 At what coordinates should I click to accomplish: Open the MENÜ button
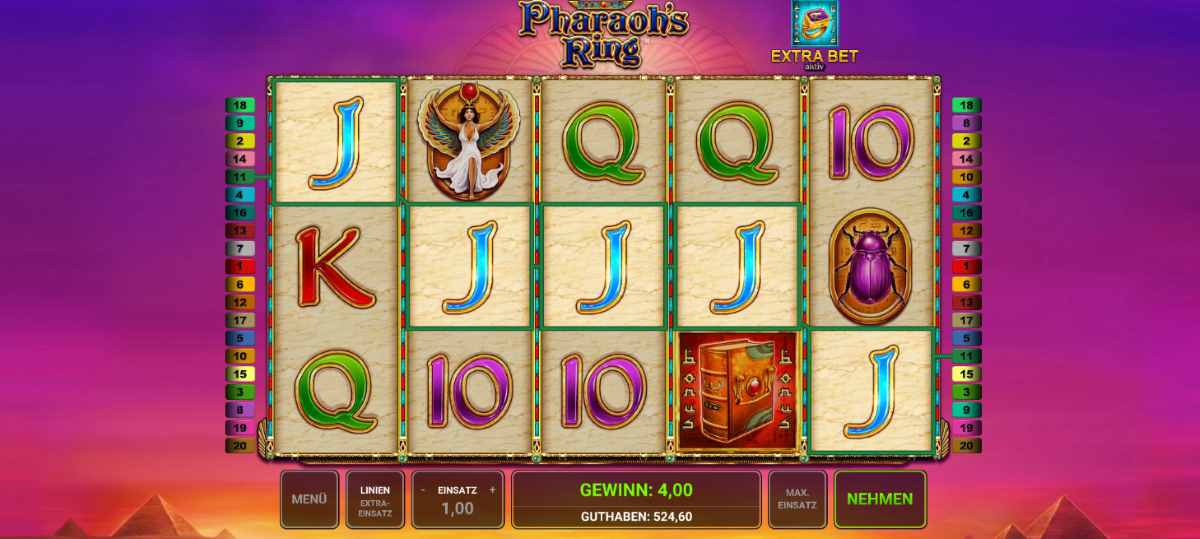pyautogui.click(x=309, y=499)
